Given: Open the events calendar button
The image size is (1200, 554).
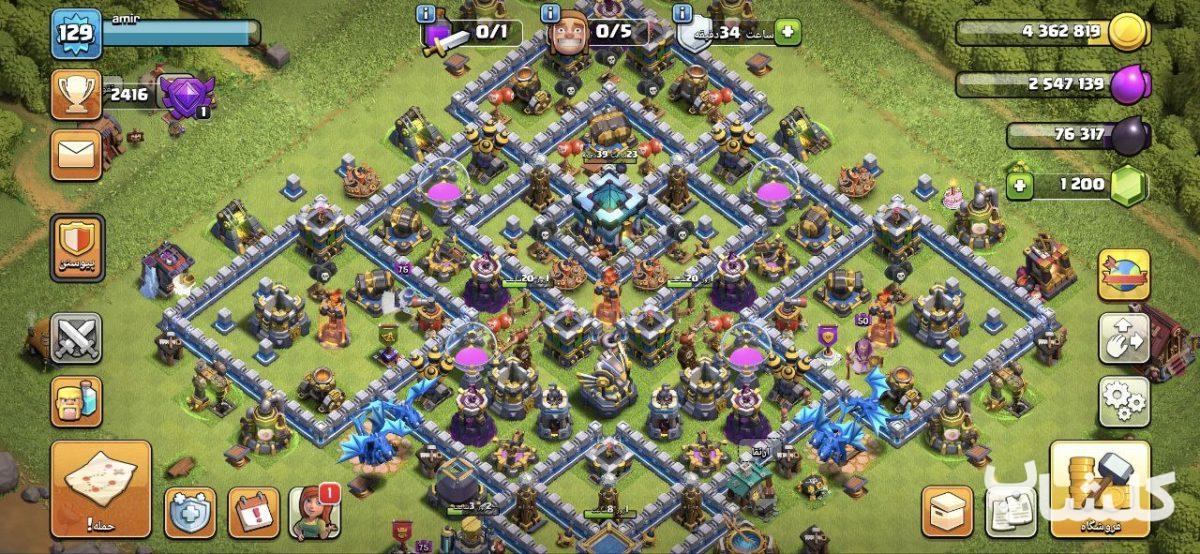Looking at the screenshot, I should coord(253,513).
